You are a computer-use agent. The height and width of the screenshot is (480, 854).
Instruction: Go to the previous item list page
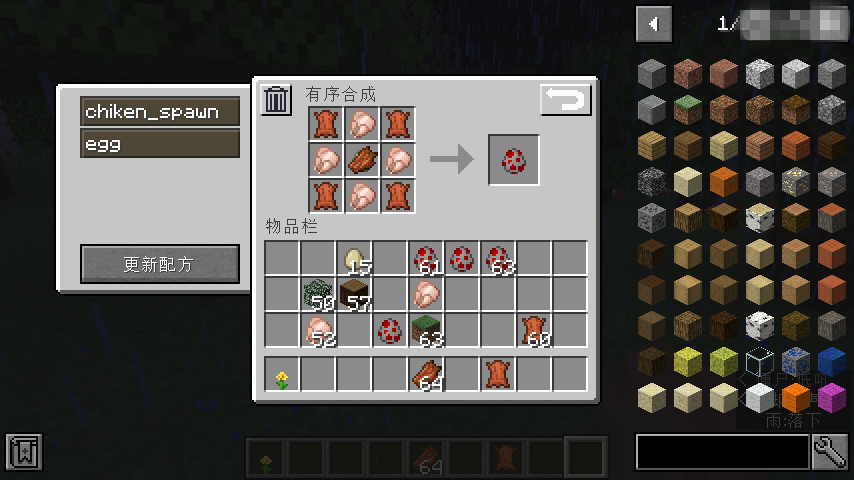(x=654, y=24)
